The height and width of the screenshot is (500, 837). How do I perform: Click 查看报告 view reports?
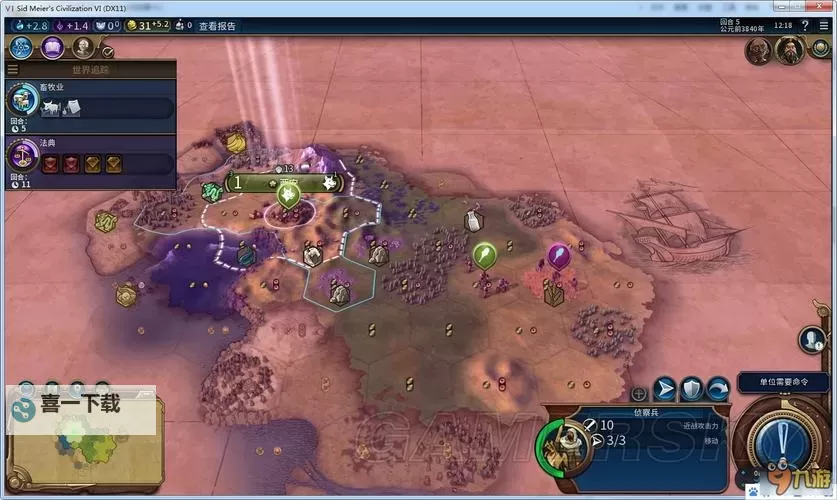[217, 26]
